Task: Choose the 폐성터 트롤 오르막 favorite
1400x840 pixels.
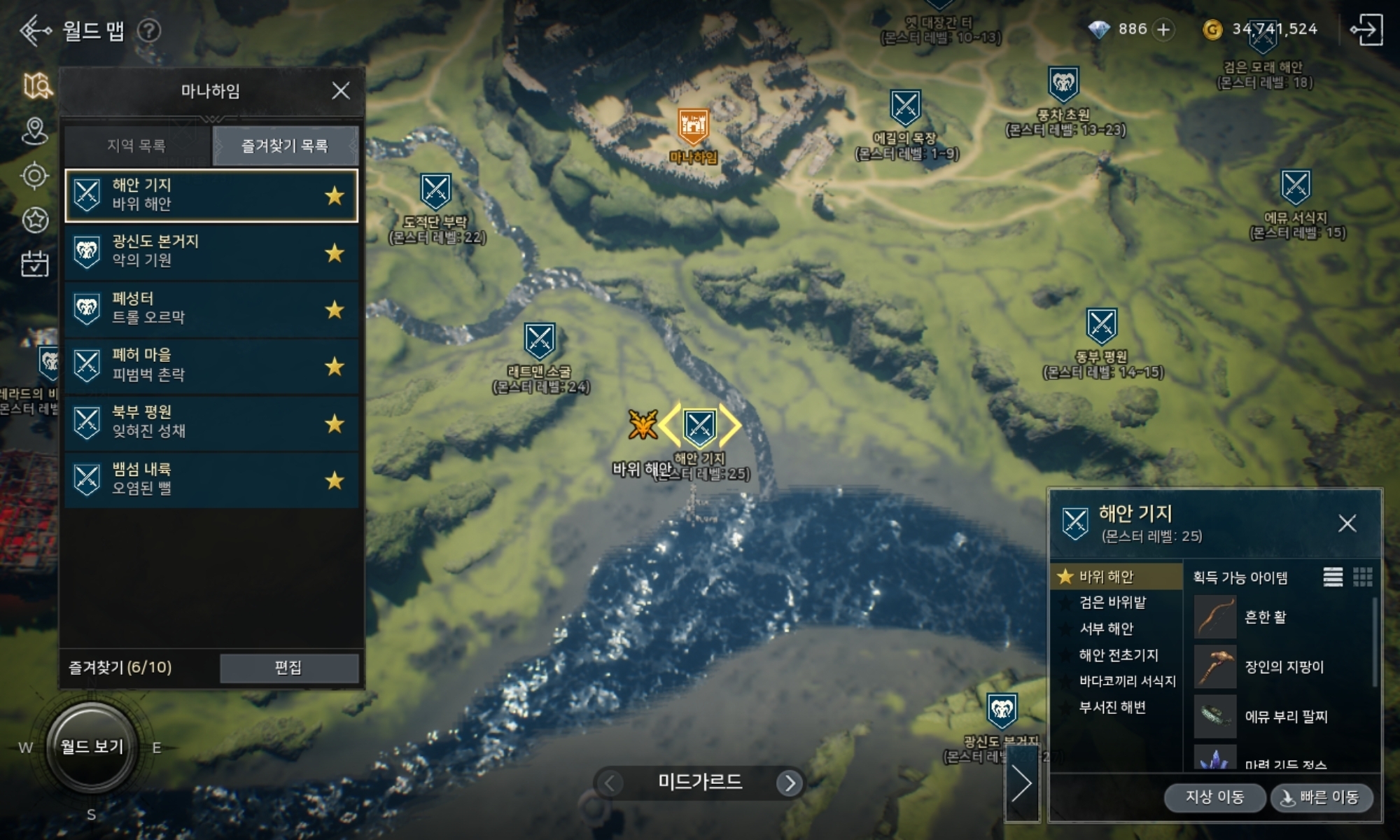Action: click(211, 309)
